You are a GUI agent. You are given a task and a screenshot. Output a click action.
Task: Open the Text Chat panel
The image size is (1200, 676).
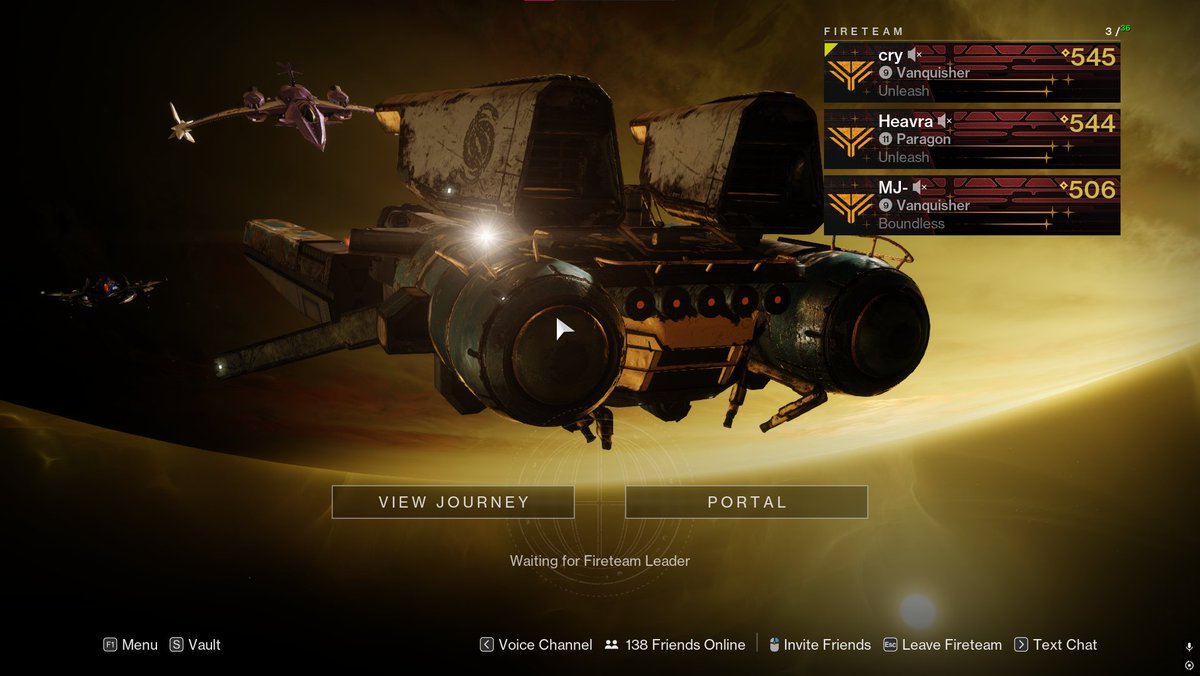(1056, 645)
